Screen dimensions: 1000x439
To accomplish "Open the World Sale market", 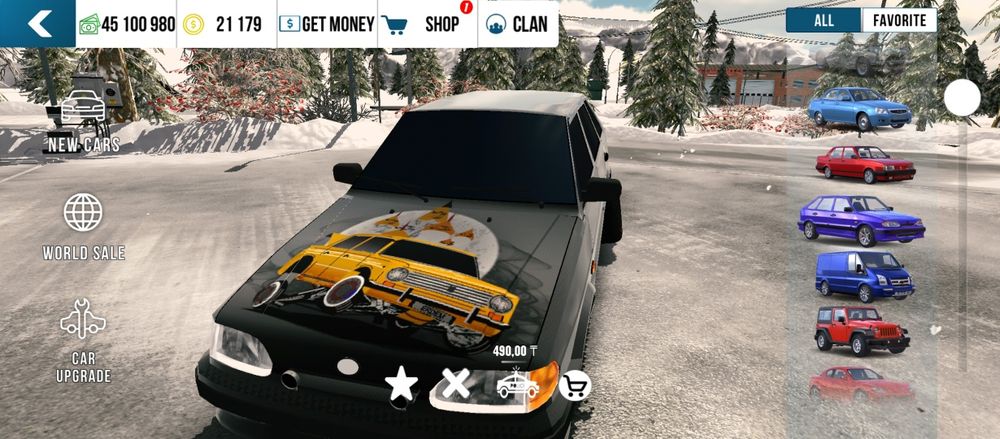I will pyautogui.click(x=83, y=227).
